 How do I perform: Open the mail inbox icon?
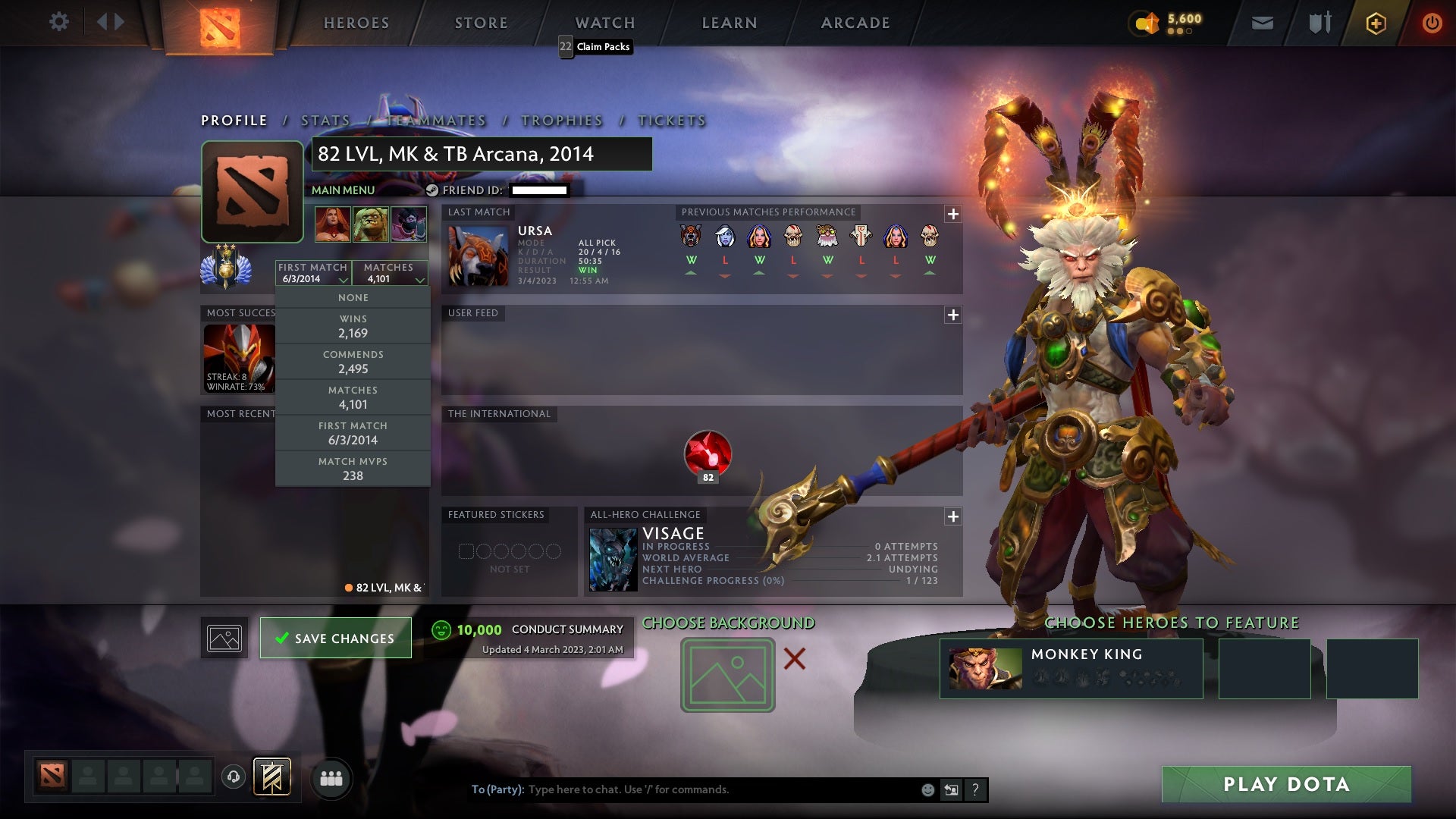click(1262, 23)
